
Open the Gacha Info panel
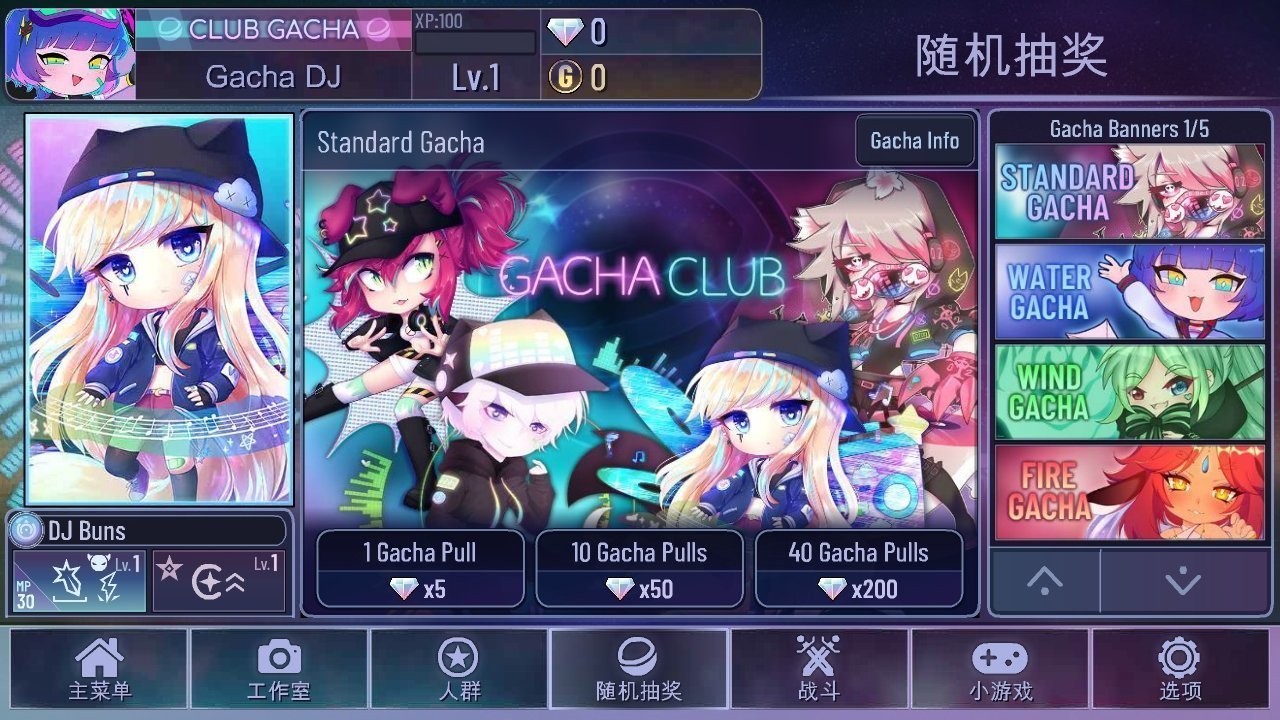pyautogui.click(x=915, y=141)
